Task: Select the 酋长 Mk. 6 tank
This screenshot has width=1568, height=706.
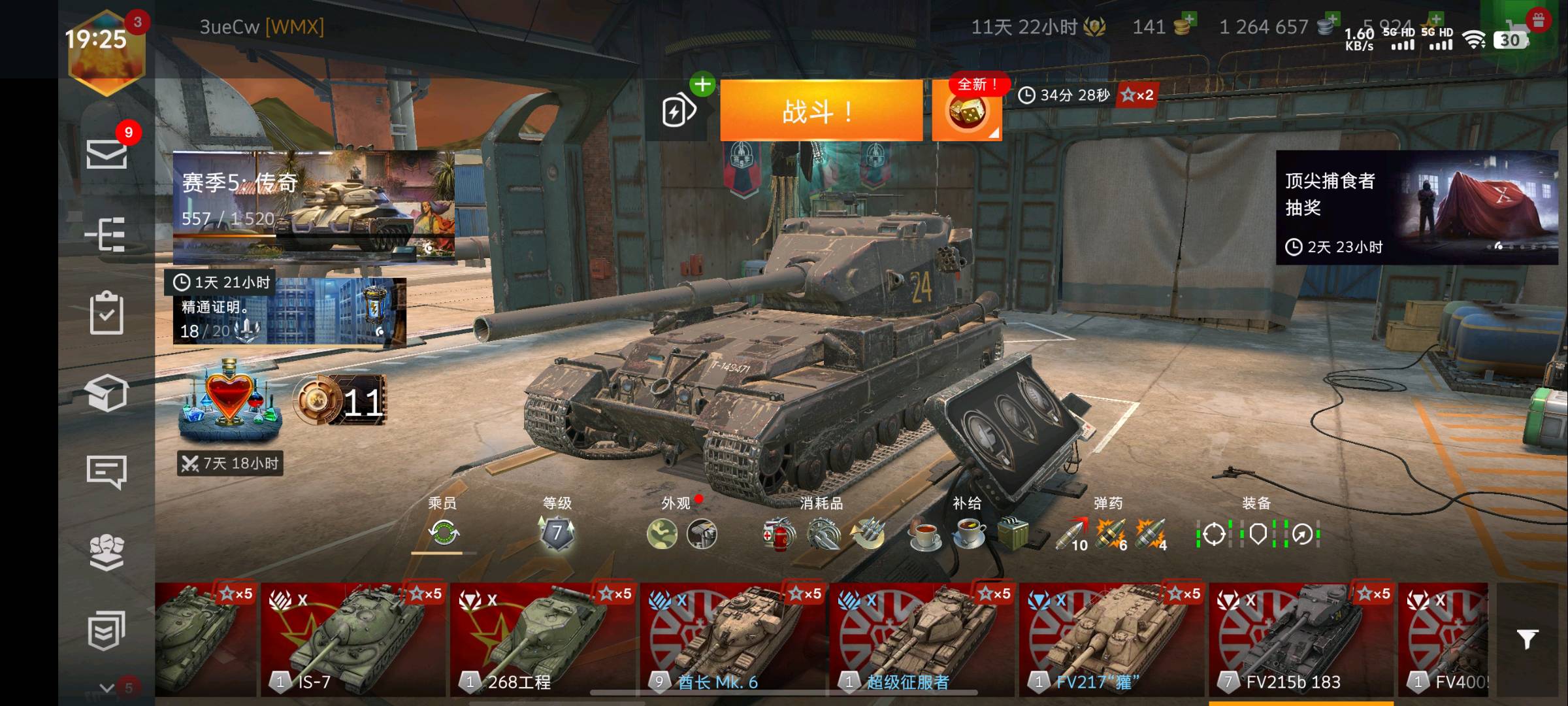Action: [x=732, y=641]
